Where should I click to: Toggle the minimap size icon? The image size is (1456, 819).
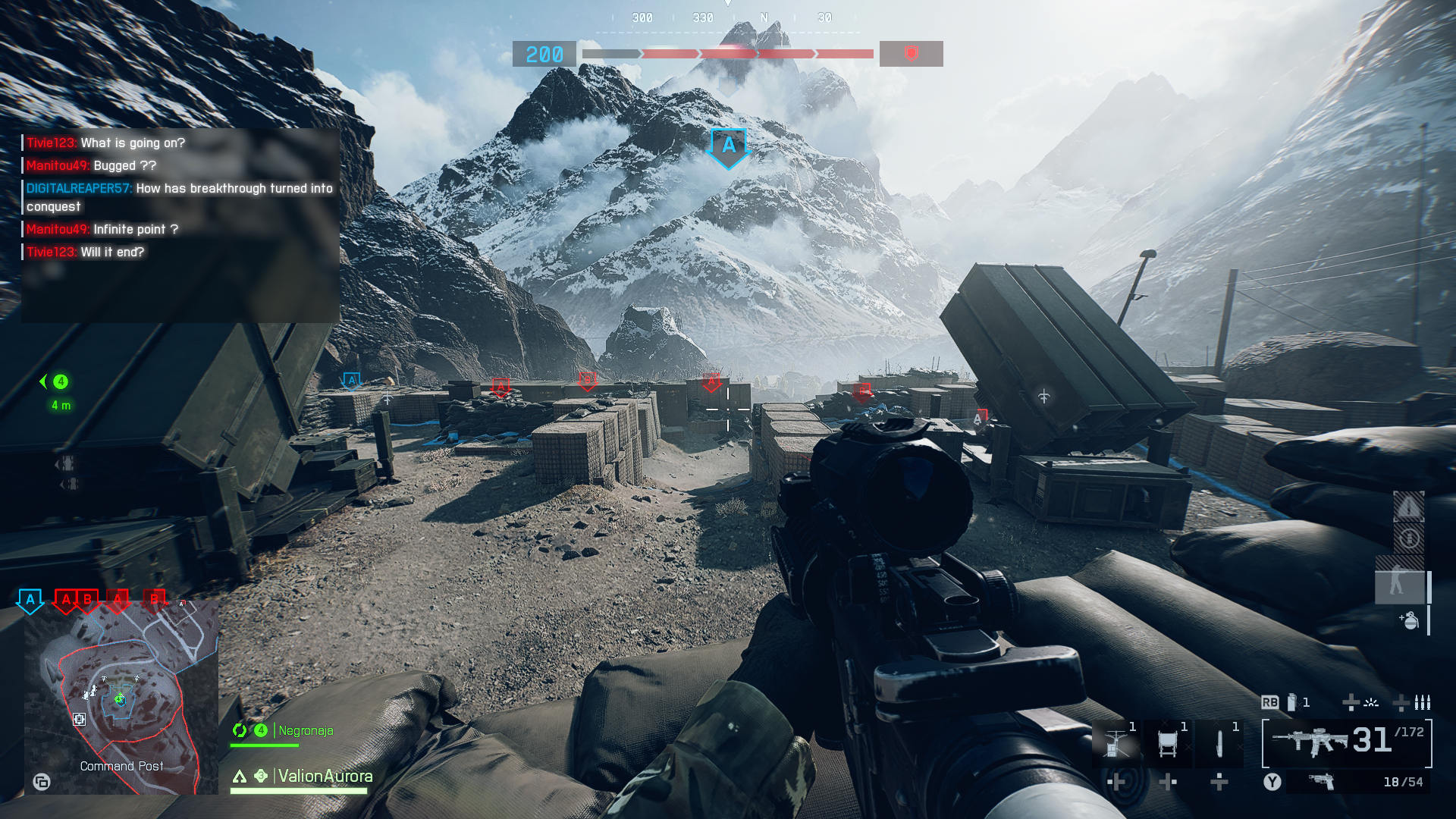42,782
